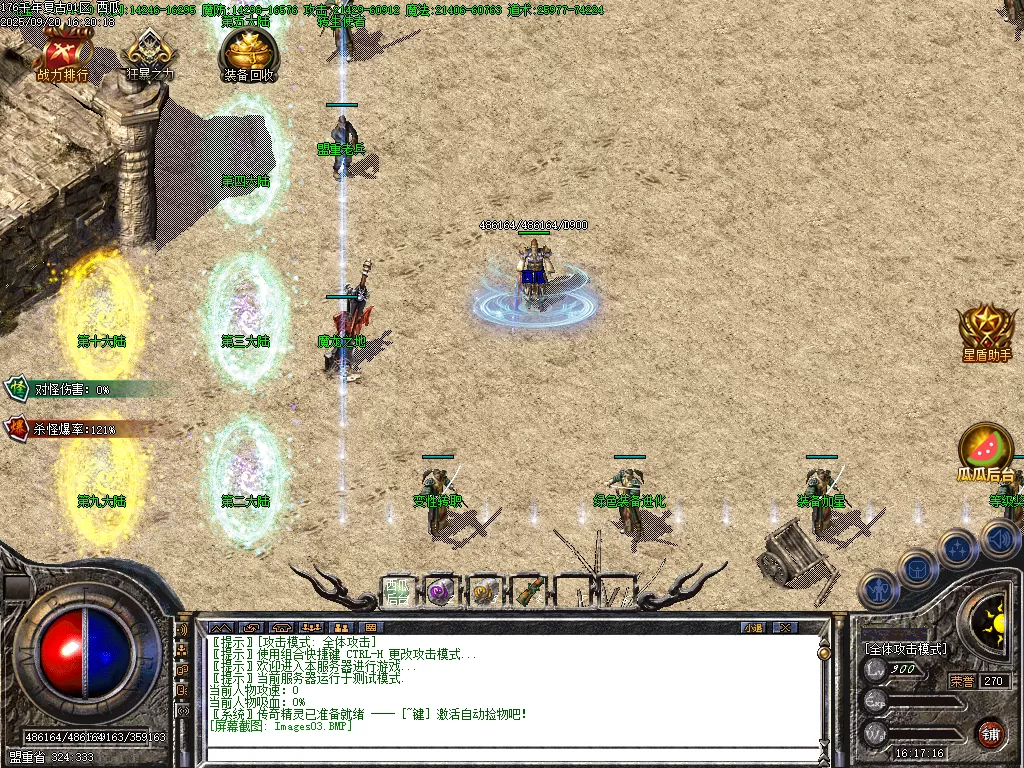Image resolution: width=1024 pixels, height=768 pixels.
Task: Use the green potion bottle hotbar slot
Action: [529, 591]
